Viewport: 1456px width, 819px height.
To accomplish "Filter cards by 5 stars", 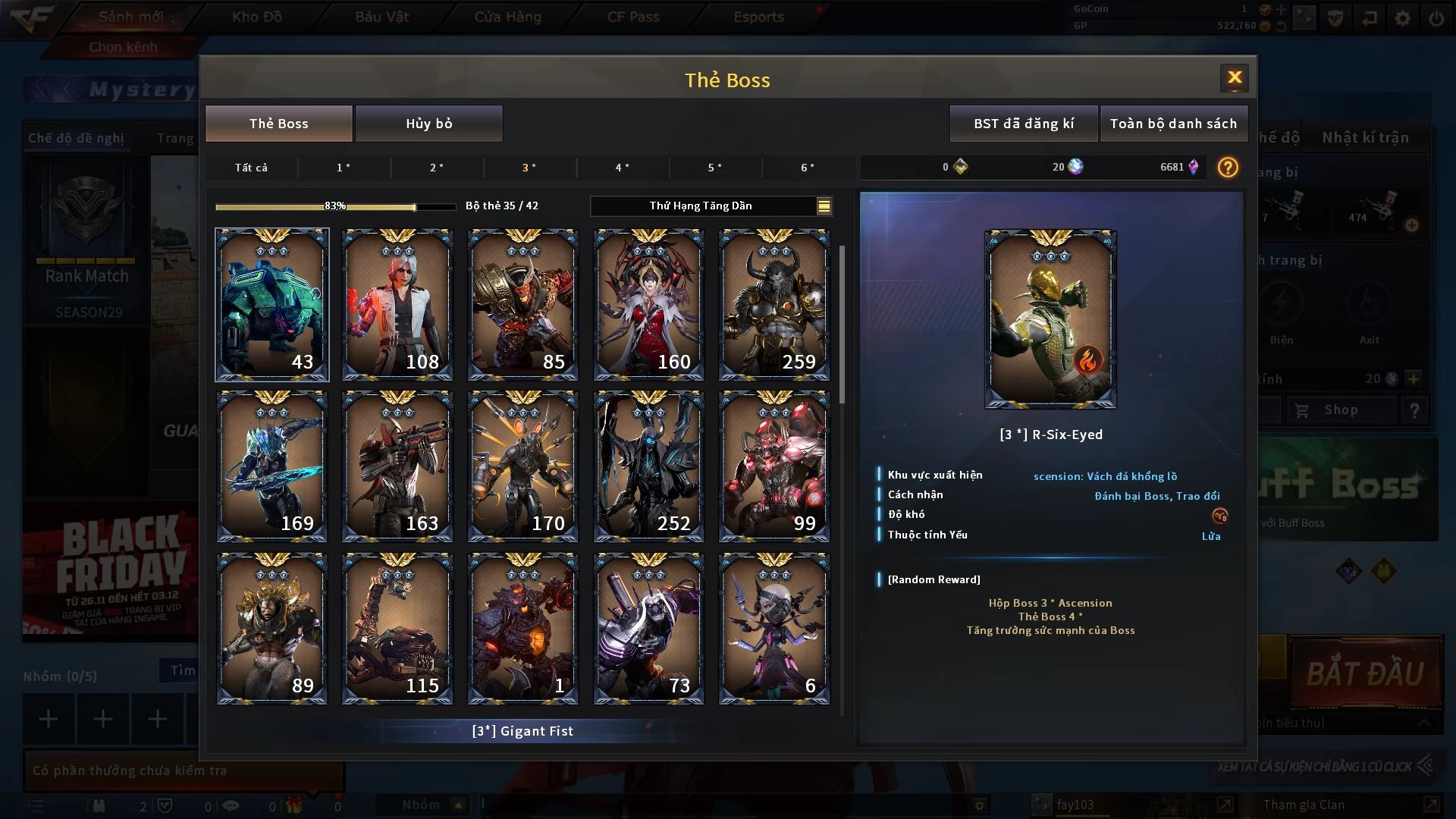I will coord(714,168).
